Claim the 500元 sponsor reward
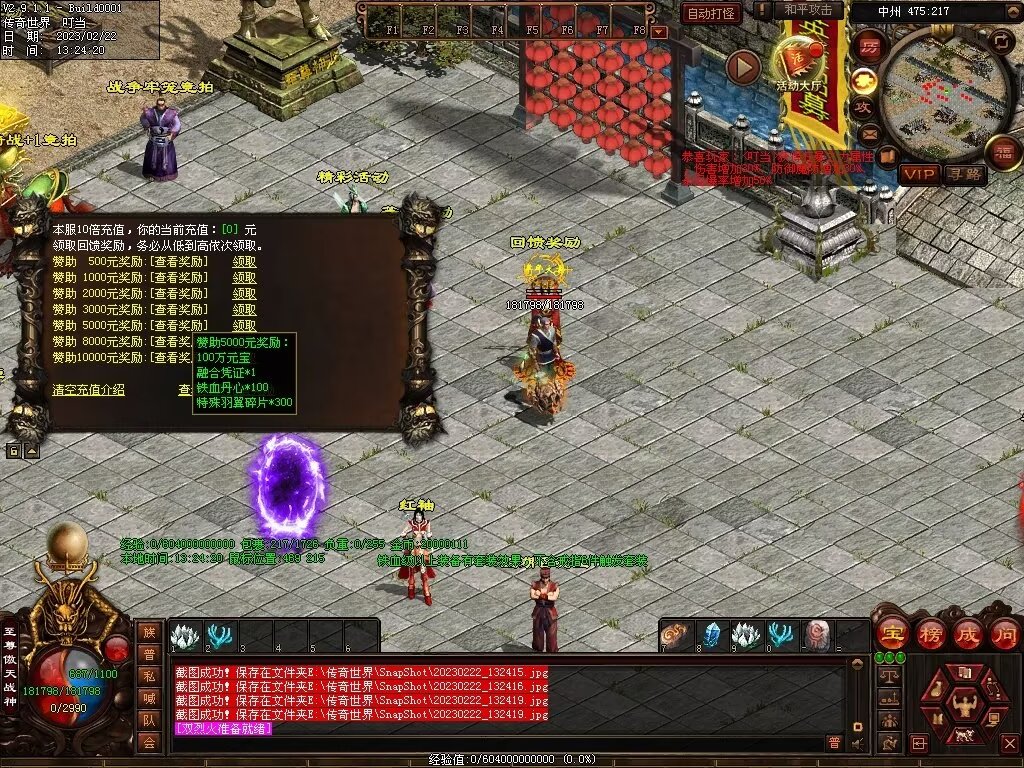This screenshot has height=768, width=1024. 244,262
